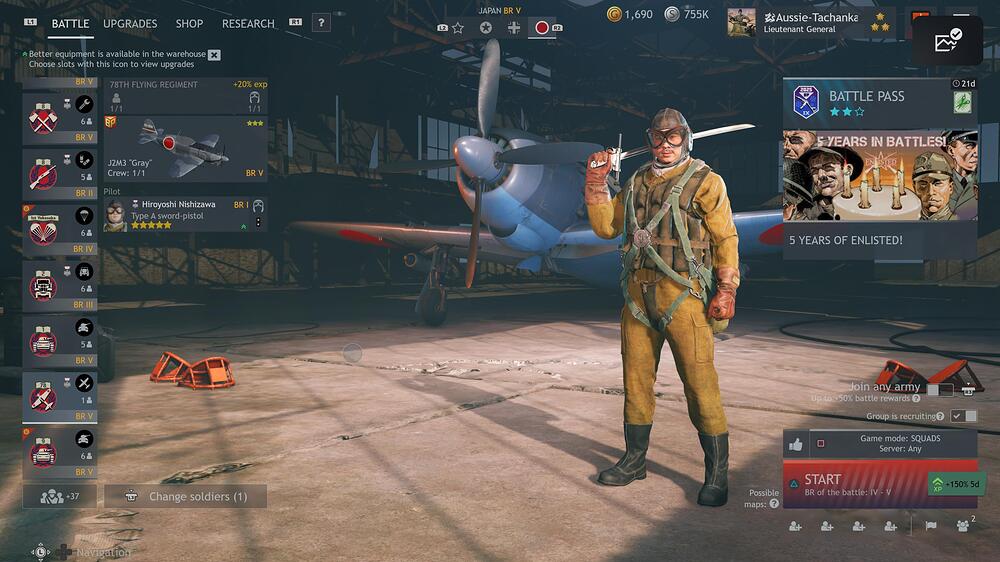Open the +150% XP booster badge

pos(950,483)
